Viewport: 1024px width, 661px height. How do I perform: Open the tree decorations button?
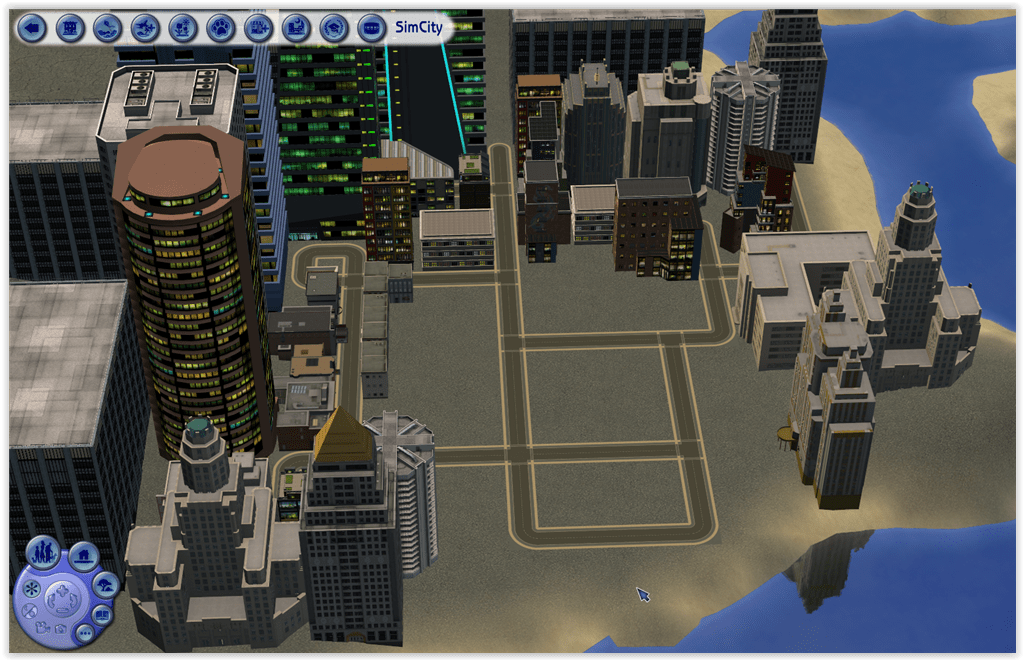(105, 582)
